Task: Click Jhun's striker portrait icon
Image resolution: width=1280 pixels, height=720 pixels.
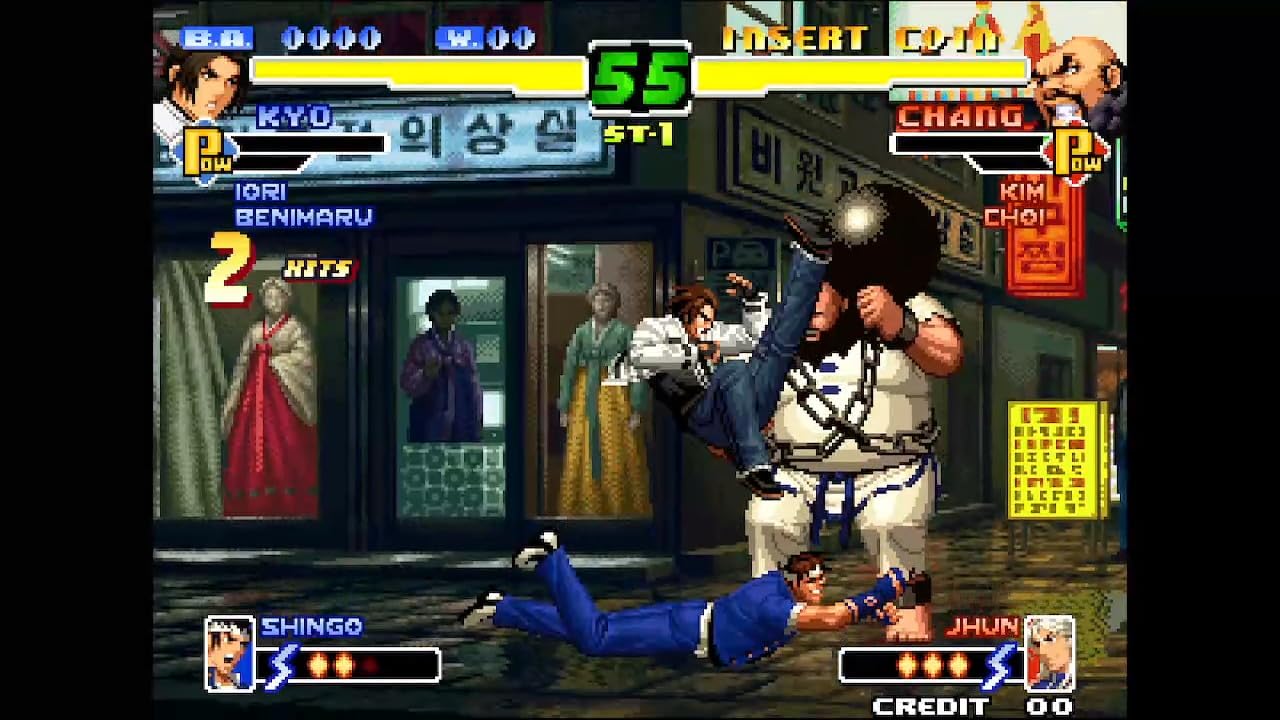Action: pos(1051,654)
